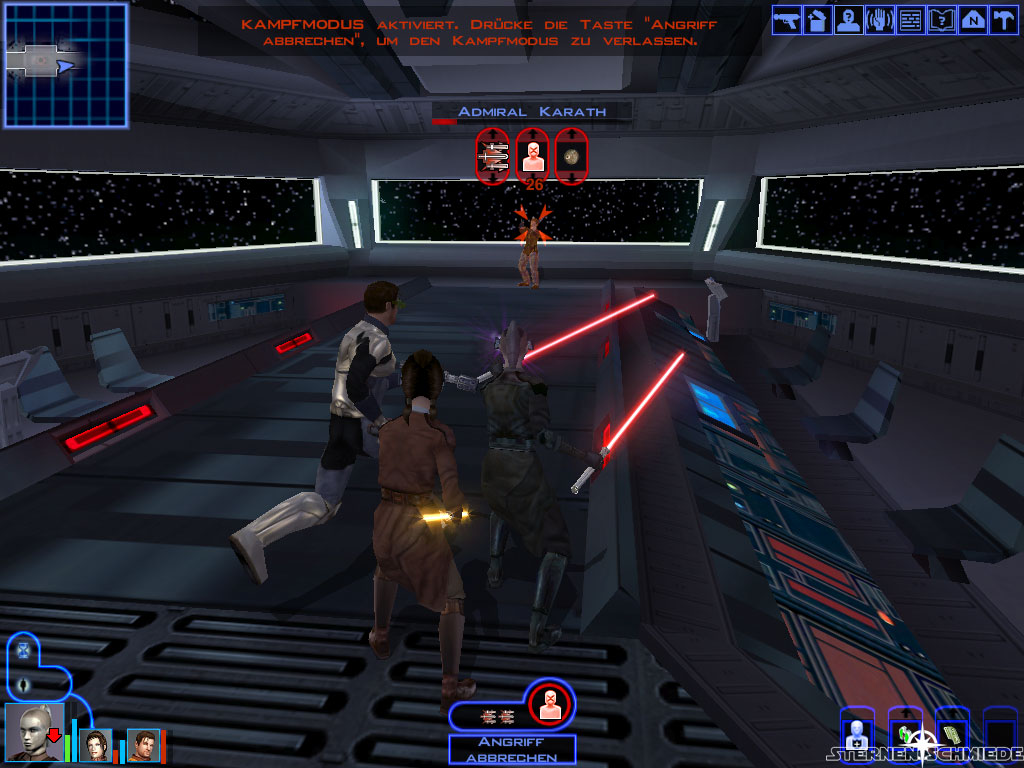
Task: Cancel the attack with Angriff abbrechen
Action: pos(512,750)
